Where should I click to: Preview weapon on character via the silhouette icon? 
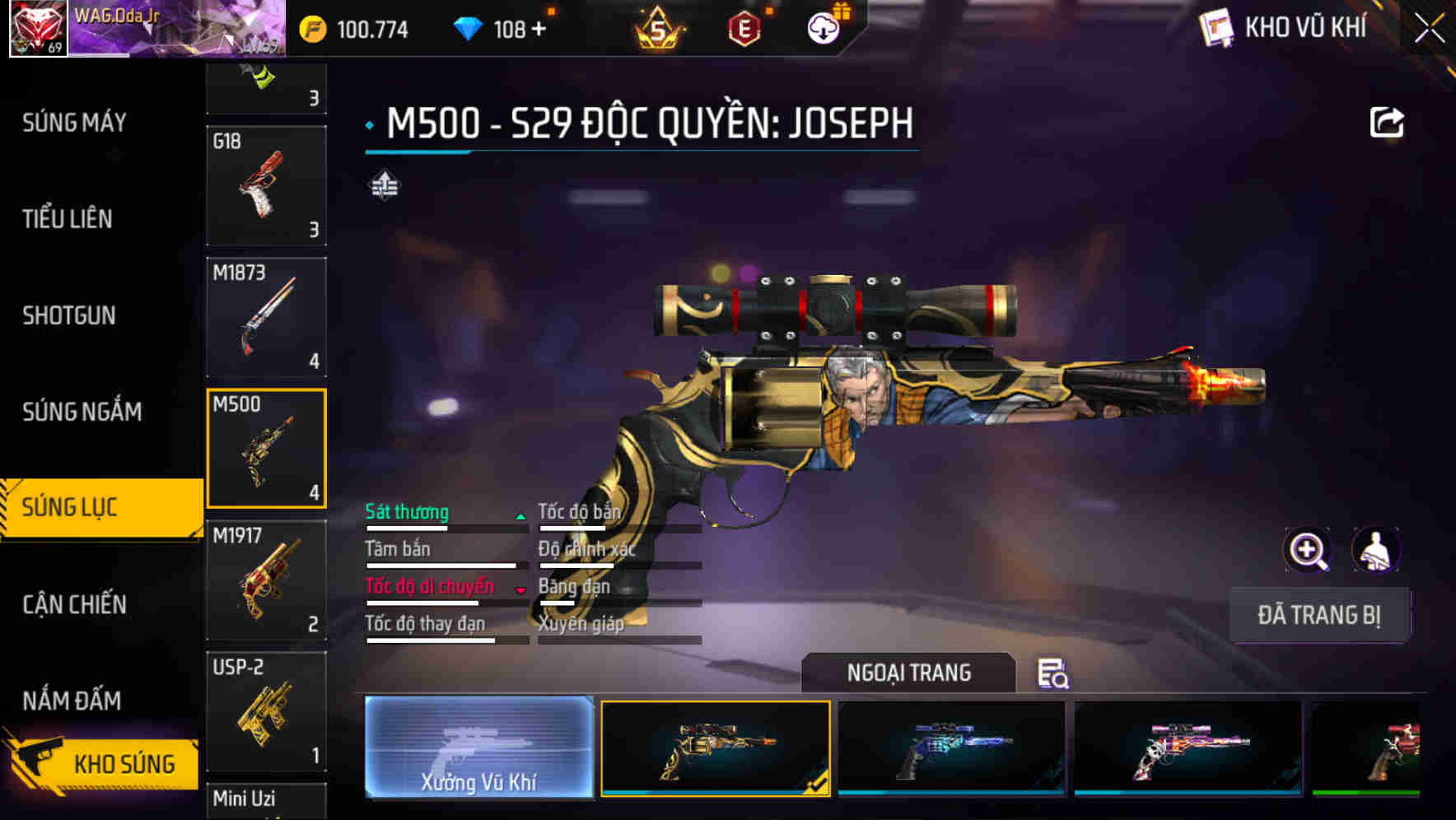pyautogui.click(x=1374, y=550)
